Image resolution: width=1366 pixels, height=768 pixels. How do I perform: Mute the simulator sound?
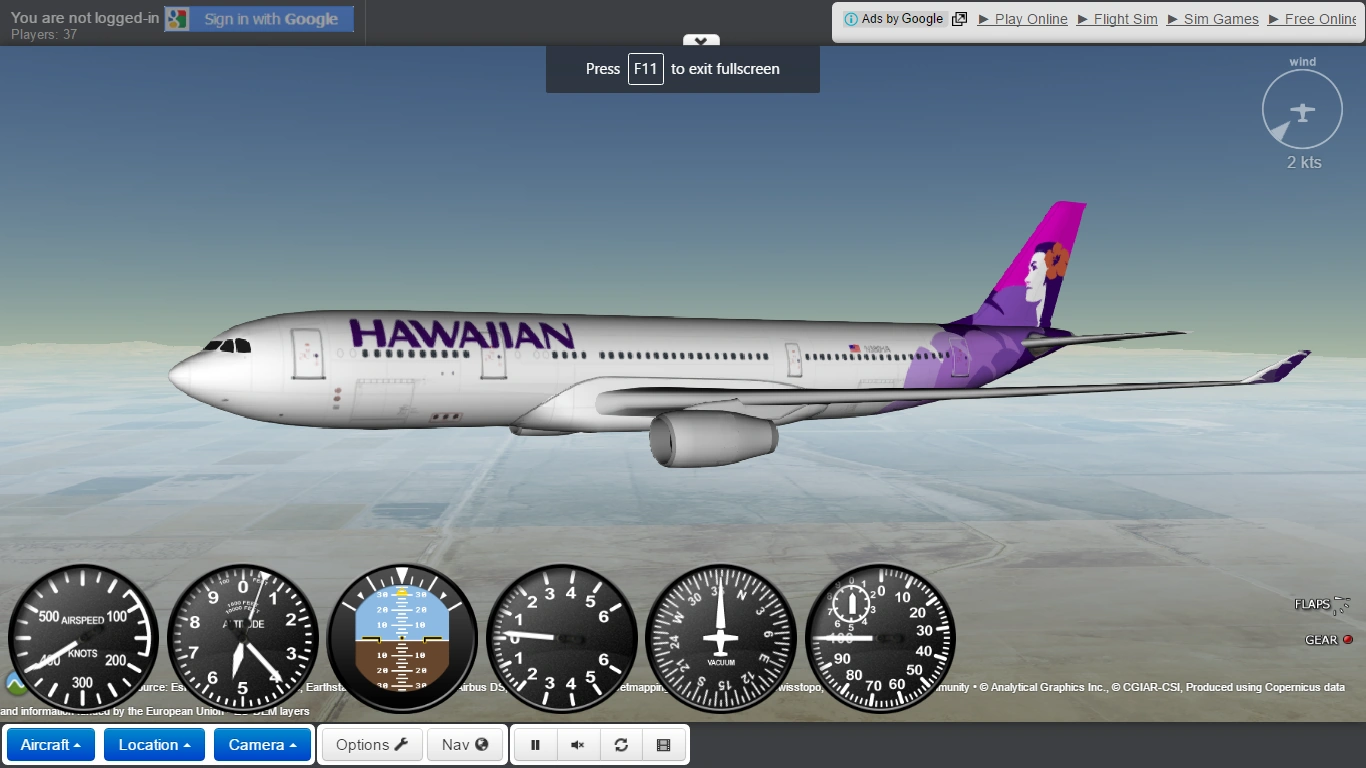578,744
